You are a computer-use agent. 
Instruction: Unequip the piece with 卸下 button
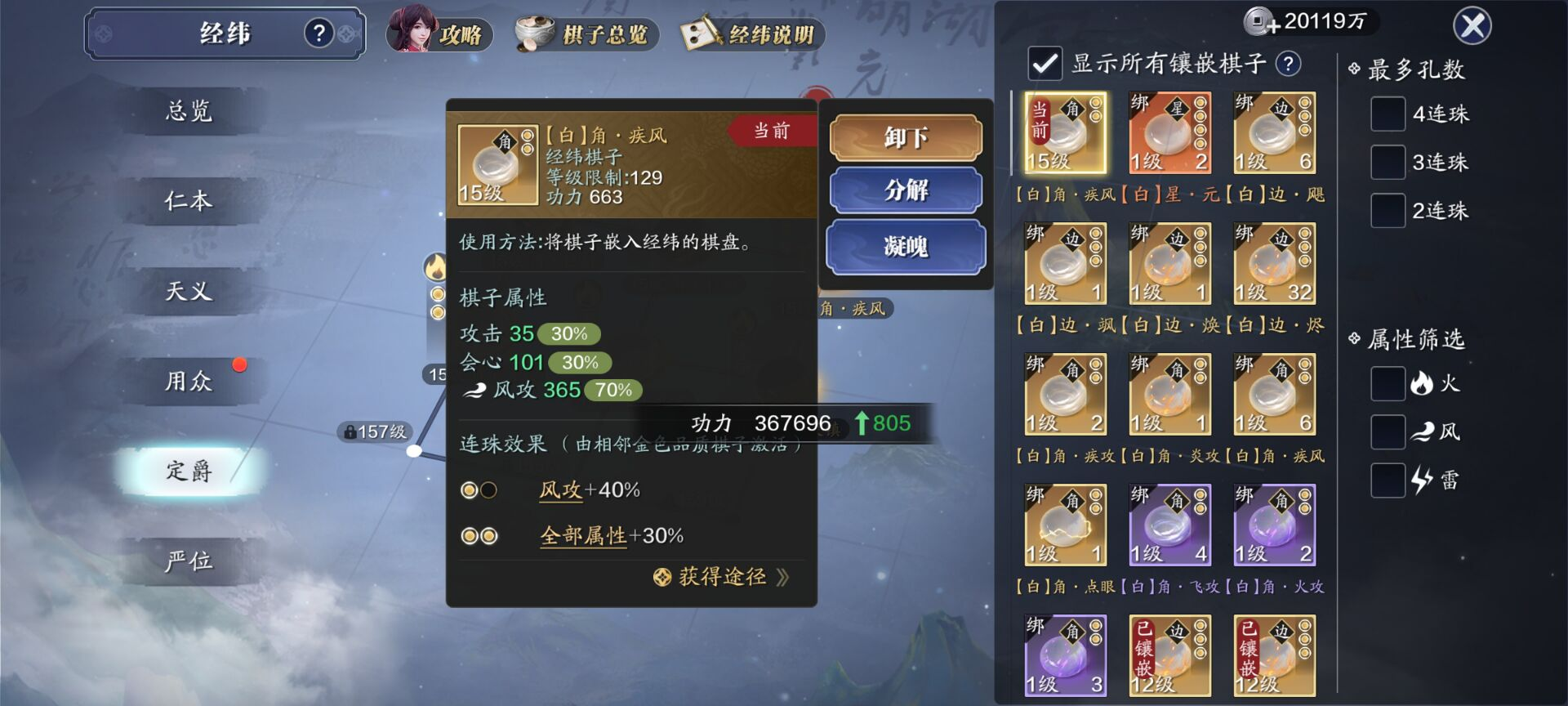pyautogui.click(x=905, y=137)
